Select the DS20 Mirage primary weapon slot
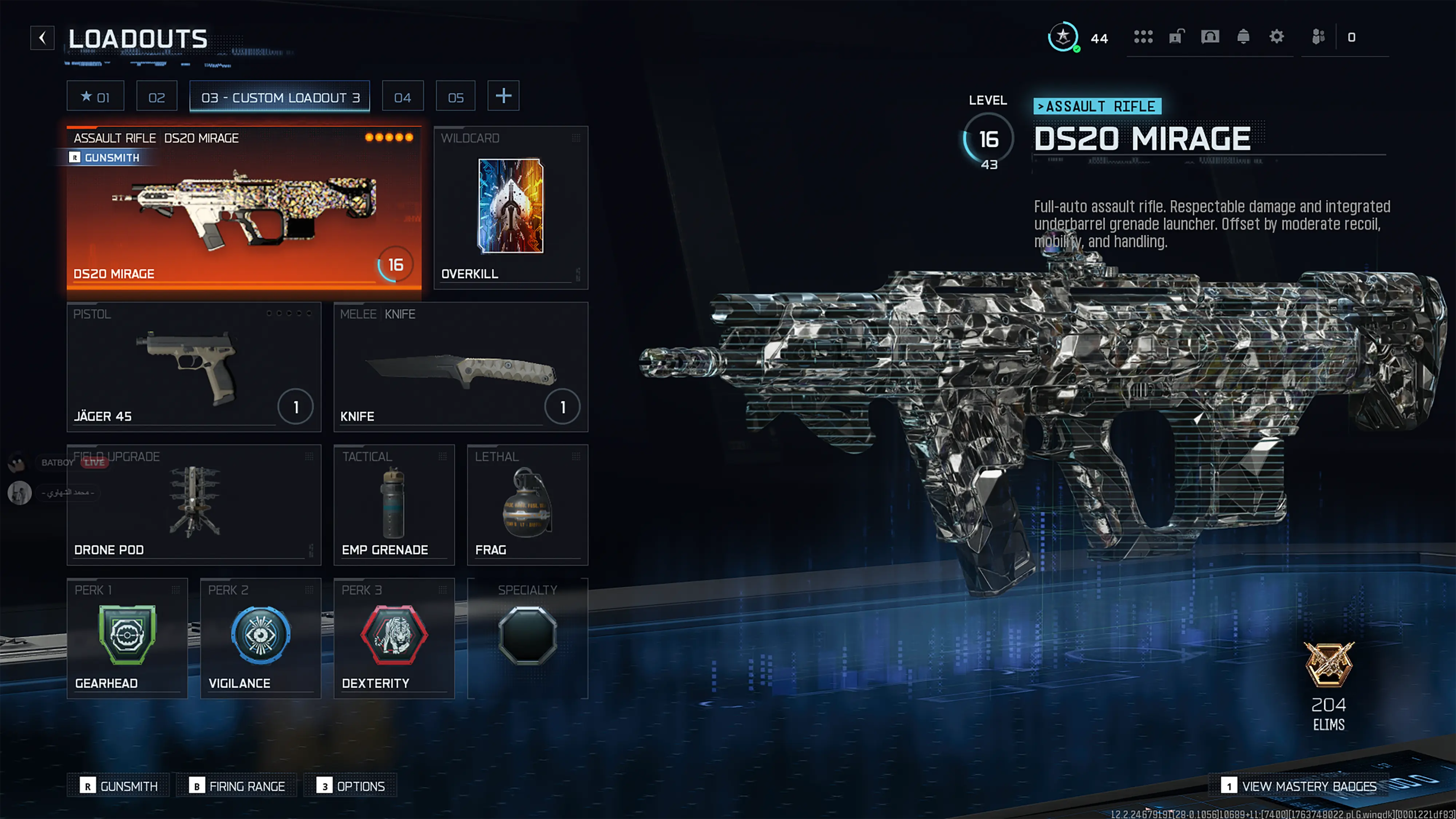1456x819 pixels. tap(244, 207)
